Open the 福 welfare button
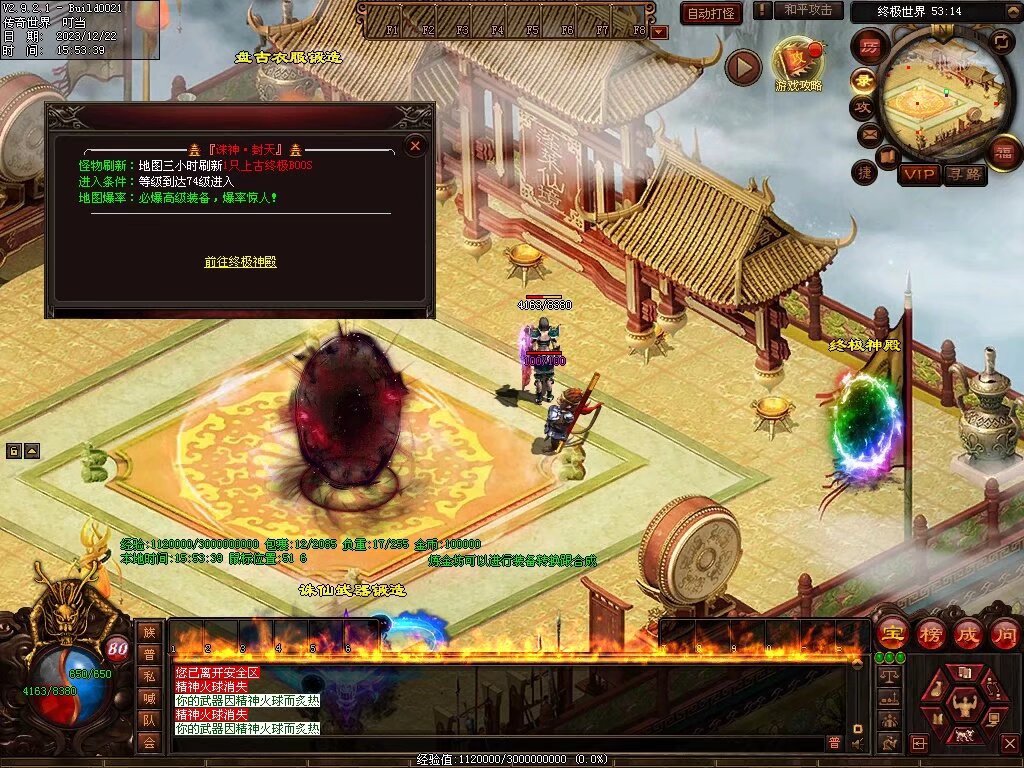Viewport: 1024px width, 768px height. point(1004,152)
